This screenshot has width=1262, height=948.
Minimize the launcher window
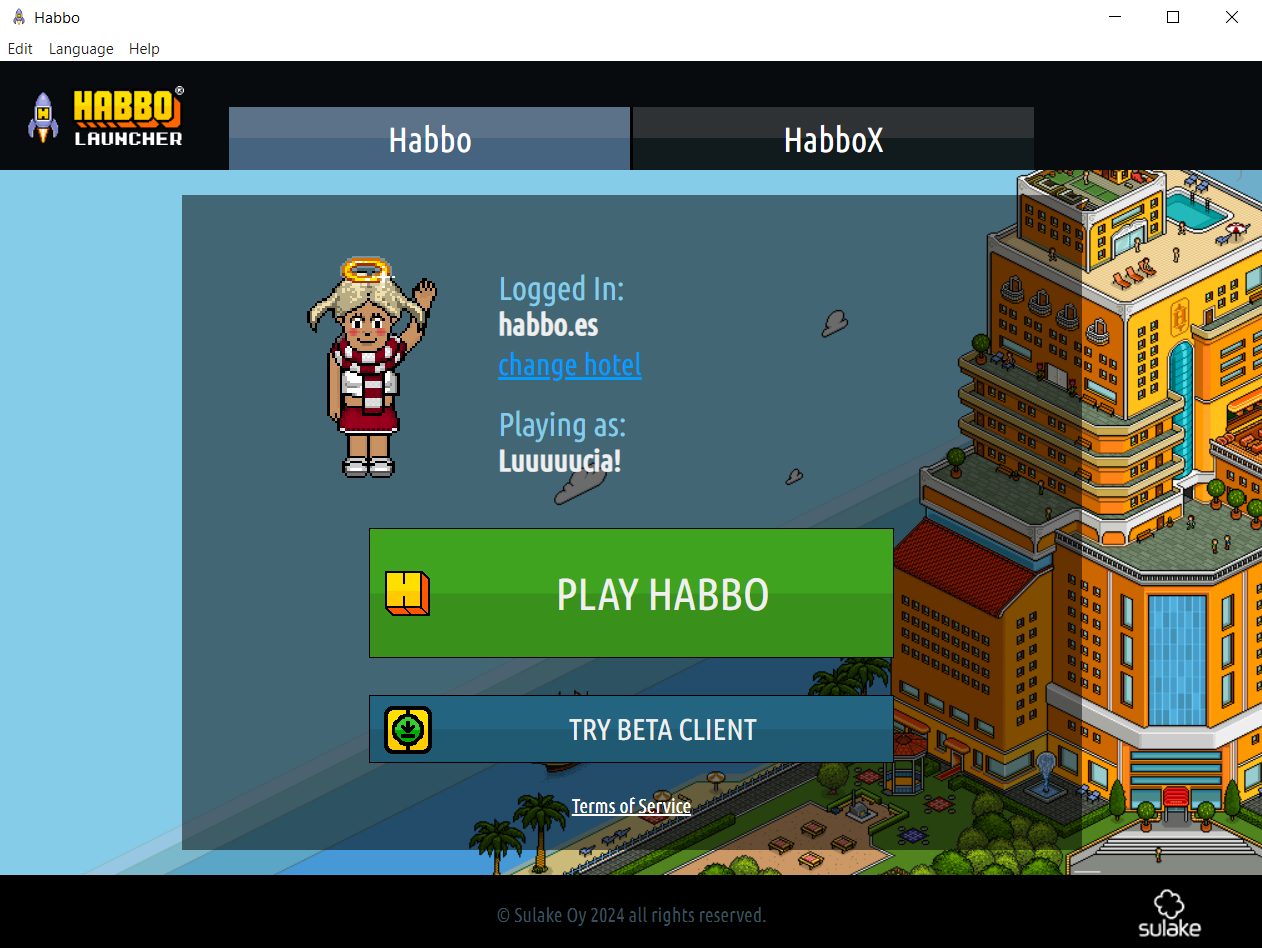coord(1114,17)
